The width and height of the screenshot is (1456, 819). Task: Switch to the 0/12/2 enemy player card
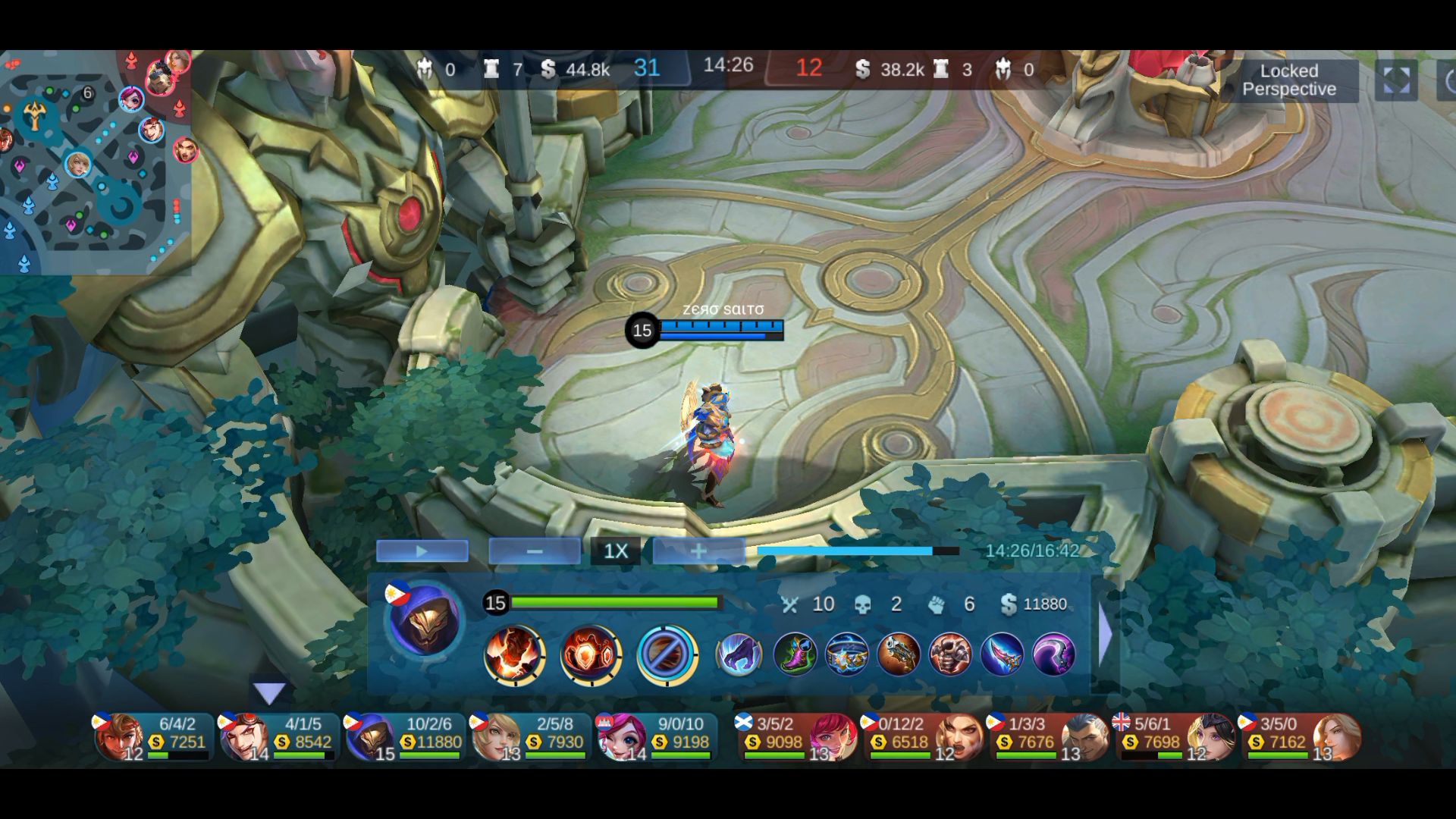tap(922, 736)
